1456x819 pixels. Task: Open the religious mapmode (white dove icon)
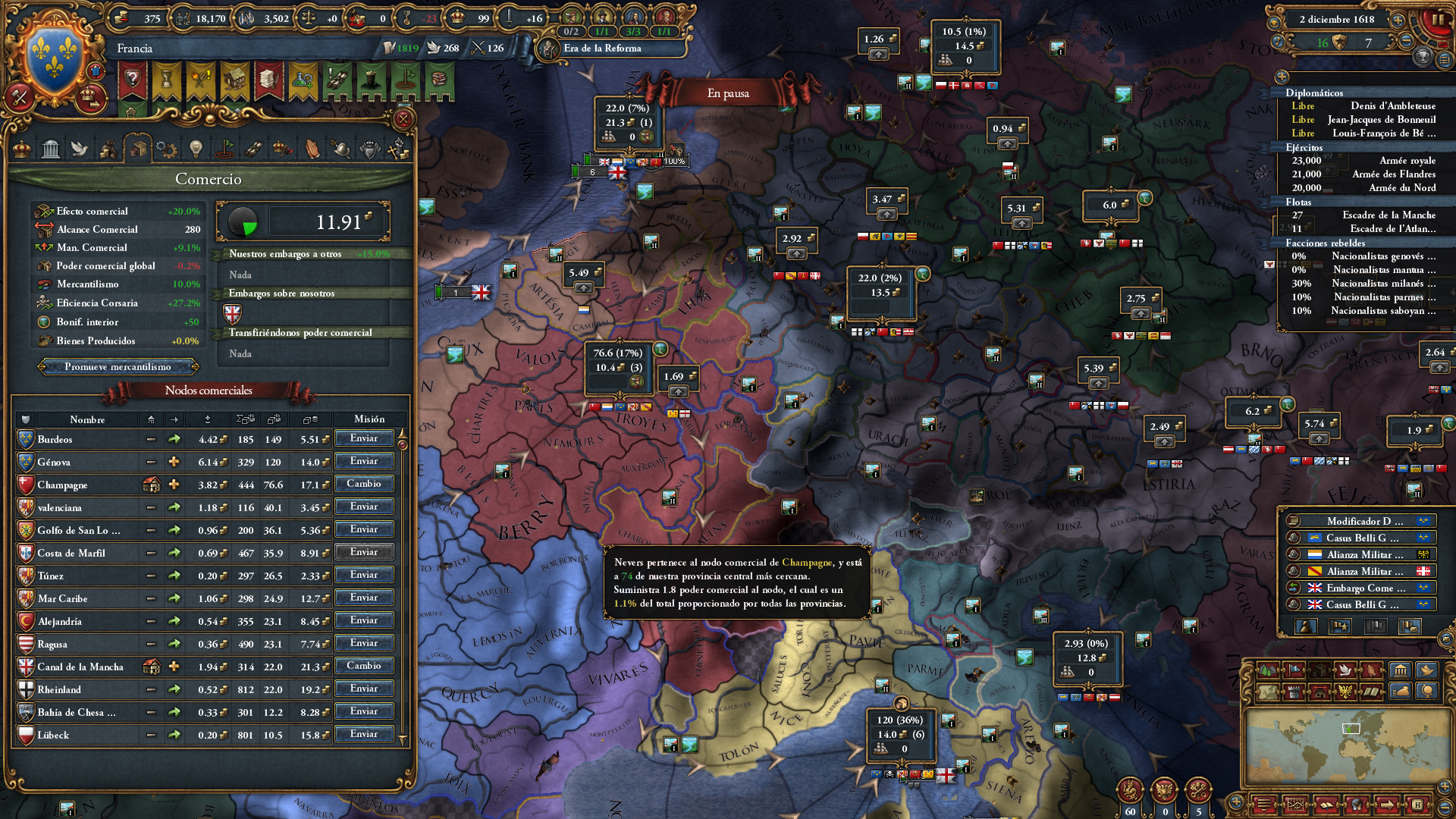click(x=1346, y=670)
